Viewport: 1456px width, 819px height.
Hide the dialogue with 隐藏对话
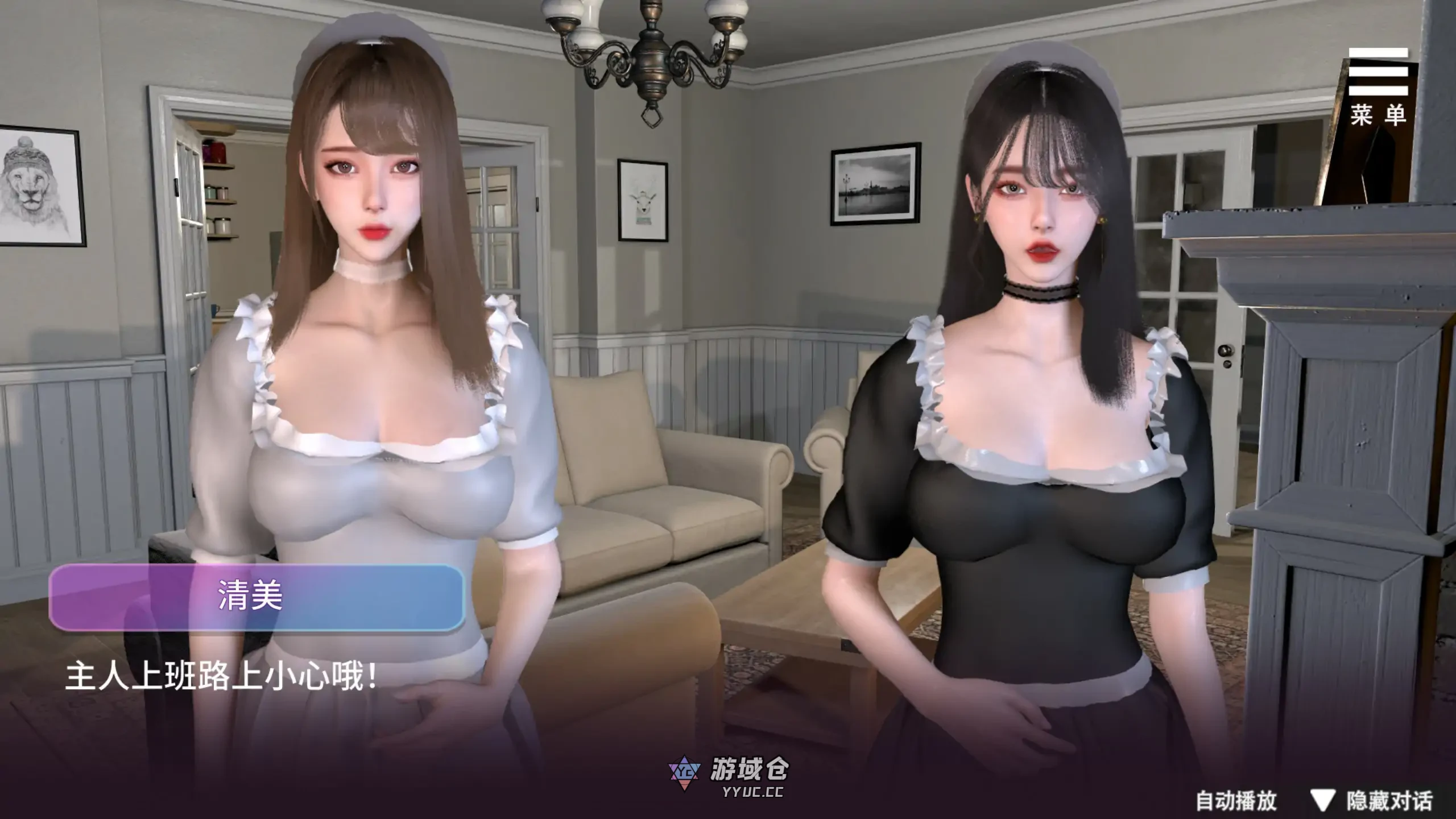(1376, 801)
